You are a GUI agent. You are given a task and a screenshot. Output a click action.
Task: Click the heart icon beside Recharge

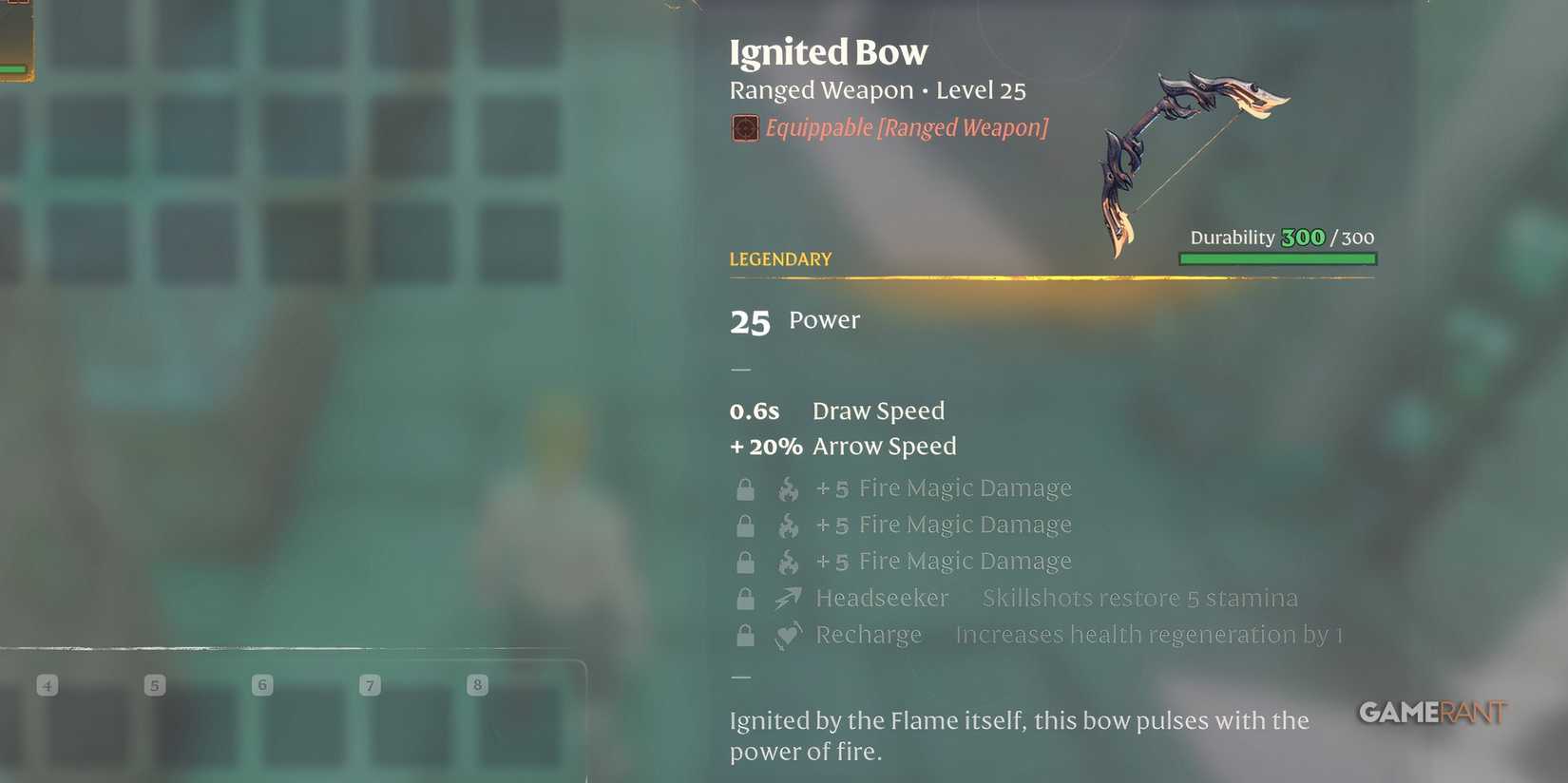tap(786, 635)
